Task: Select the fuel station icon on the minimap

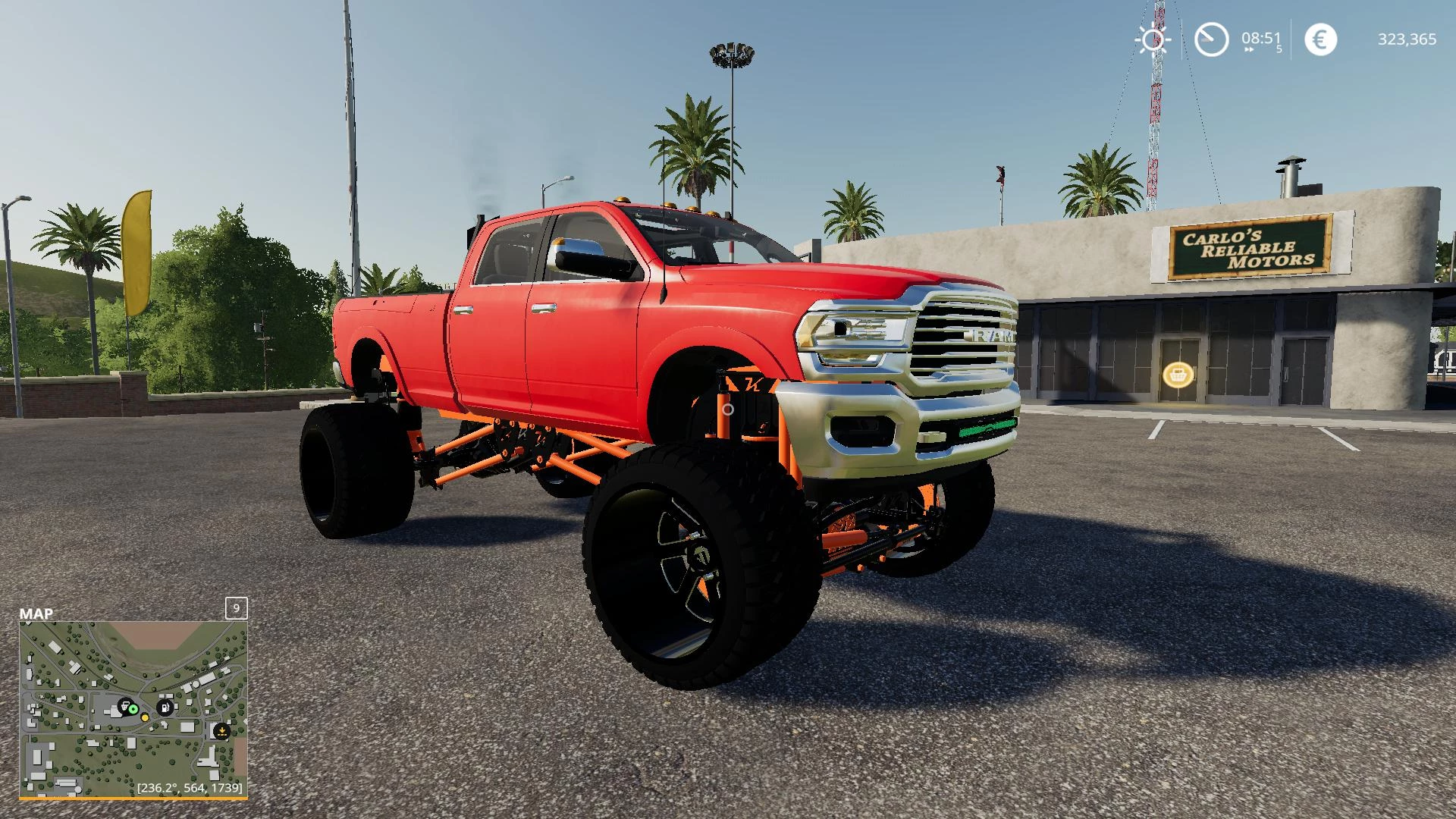Action: point(165,708)
